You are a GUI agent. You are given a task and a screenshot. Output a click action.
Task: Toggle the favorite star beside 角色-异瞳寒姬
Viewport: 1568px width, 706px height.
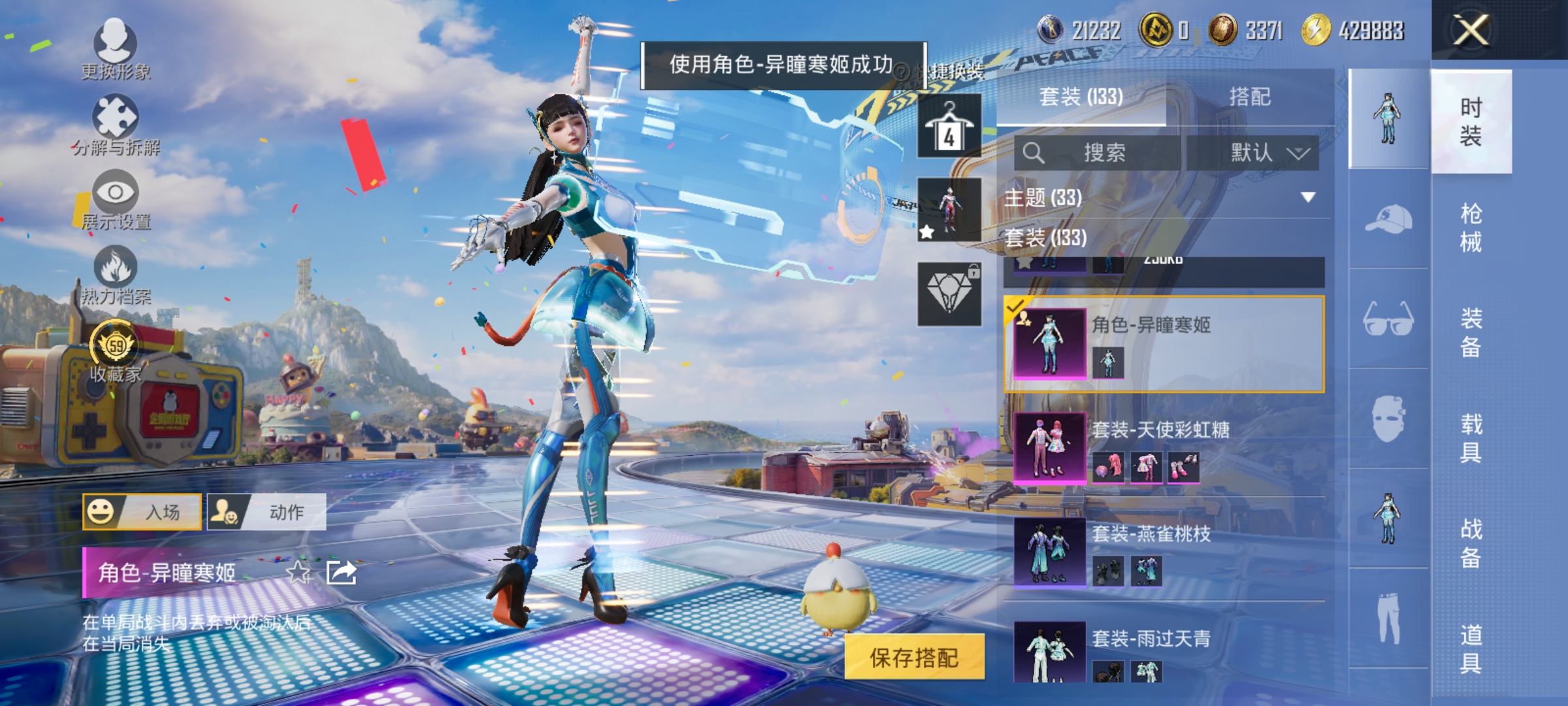[x=302, y=571]
